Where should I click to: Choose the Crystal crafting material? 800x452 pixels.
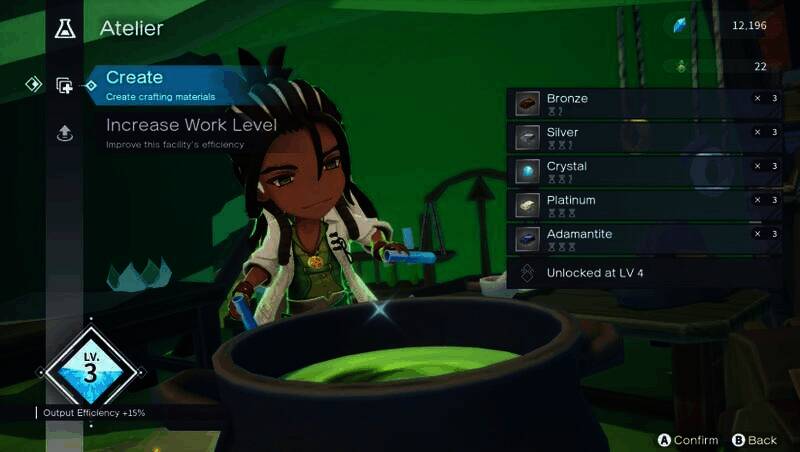tap(644, 171)
